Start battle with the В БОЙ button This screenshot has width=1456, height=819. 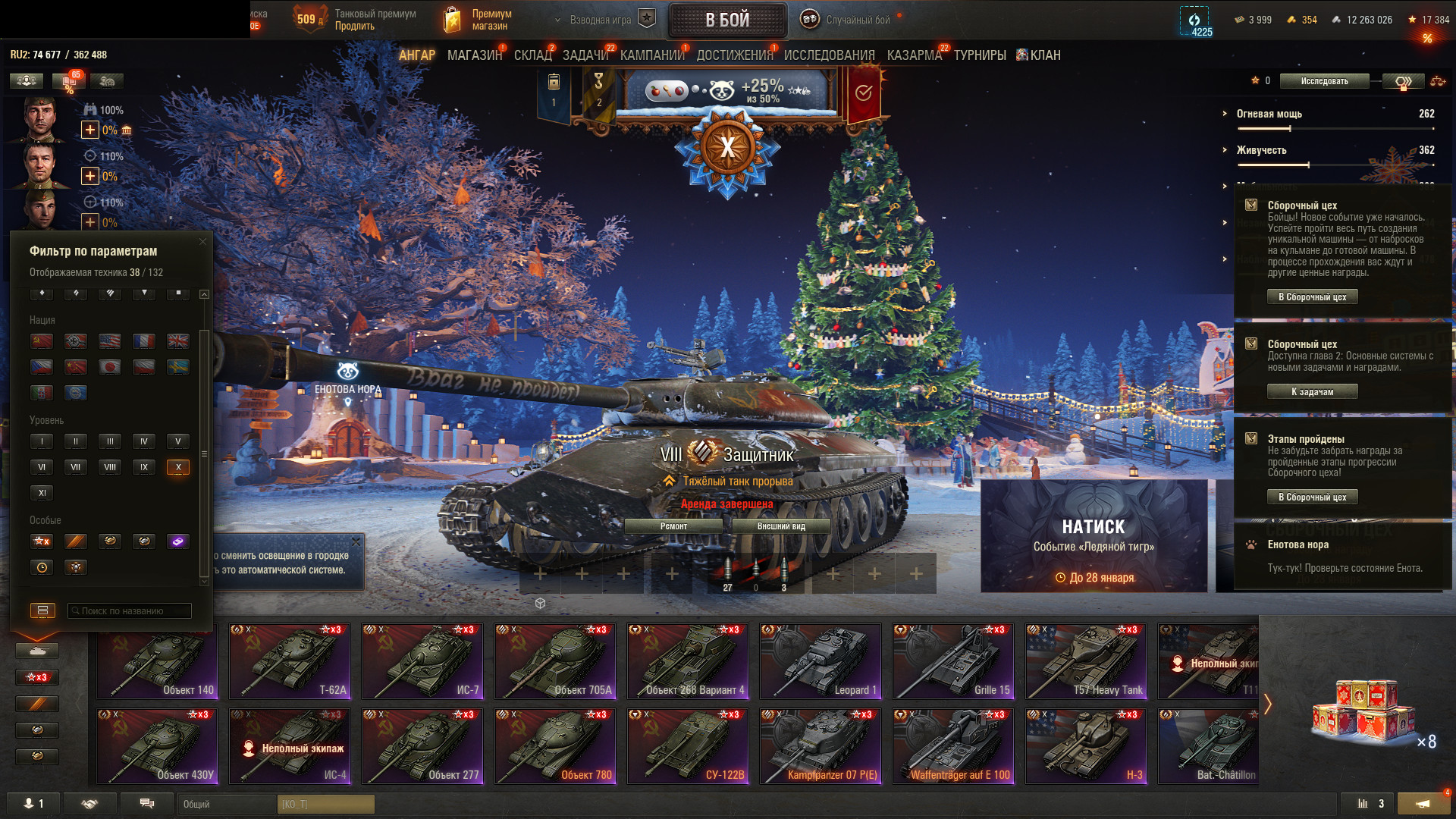pyautogui.click(x=727, y=20)
